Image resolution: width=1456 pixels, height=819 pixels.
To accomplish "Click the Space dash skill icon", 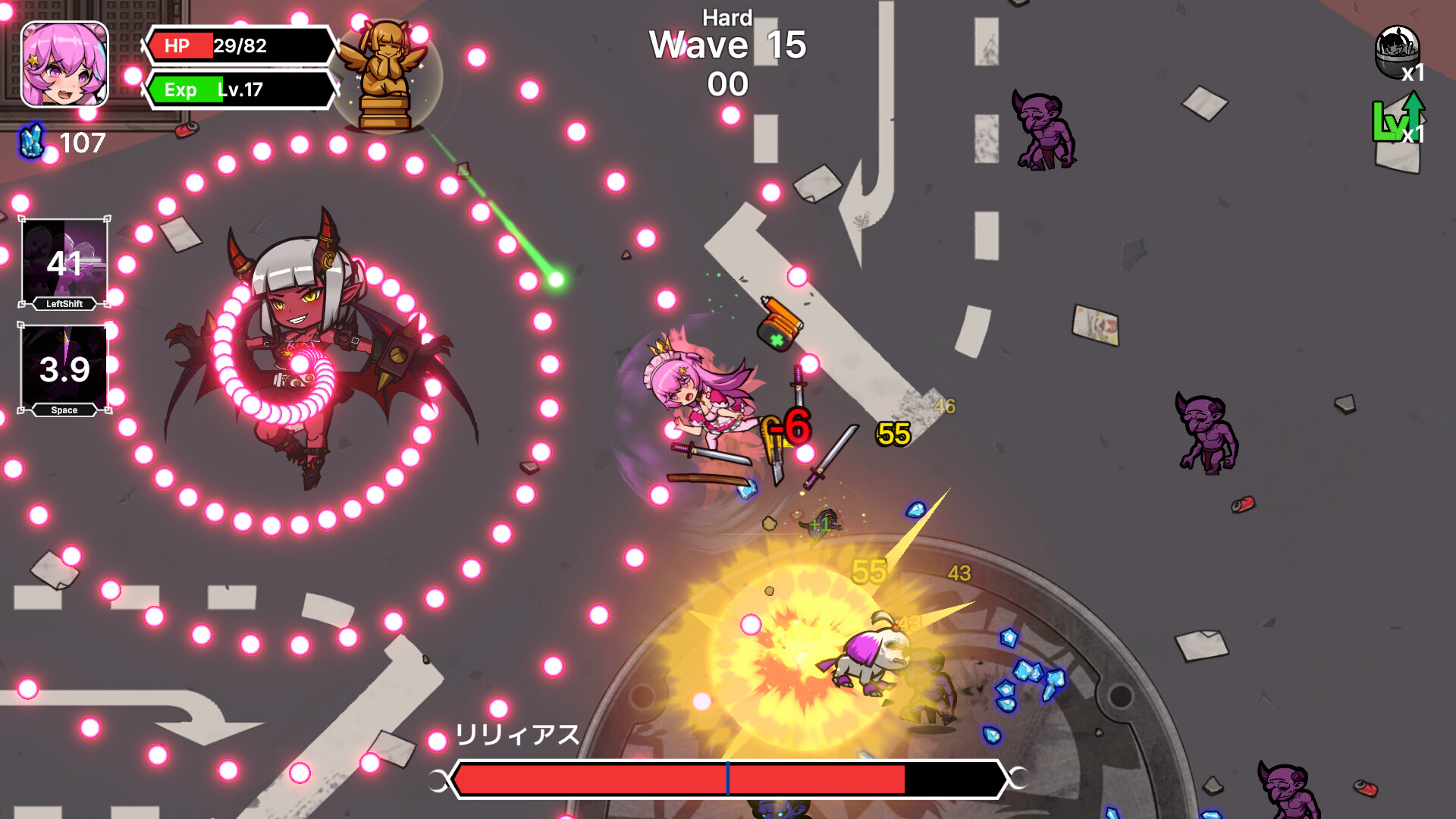I will [x=65, y=369].
